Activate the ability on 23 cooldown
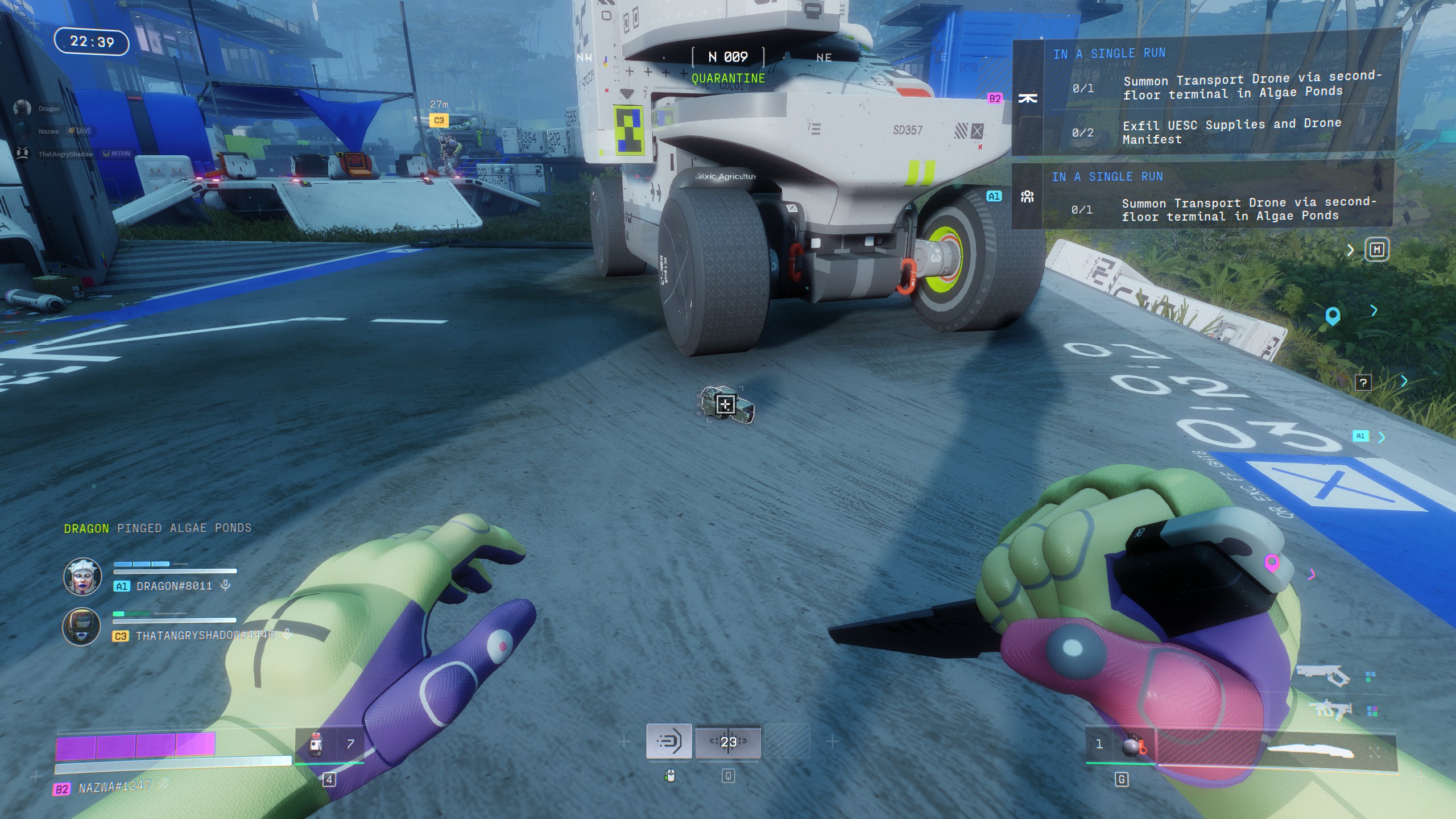 [728, 741]
